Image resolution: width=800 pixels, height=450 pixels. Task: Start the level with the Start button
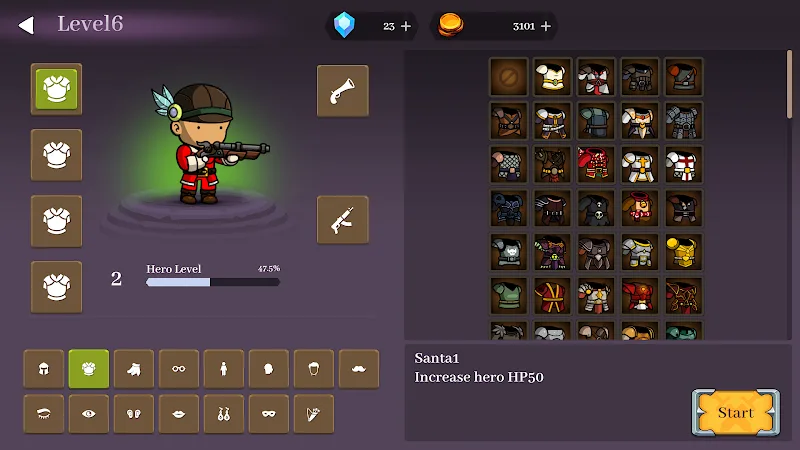pyautogui.click(x=735, y=412)
